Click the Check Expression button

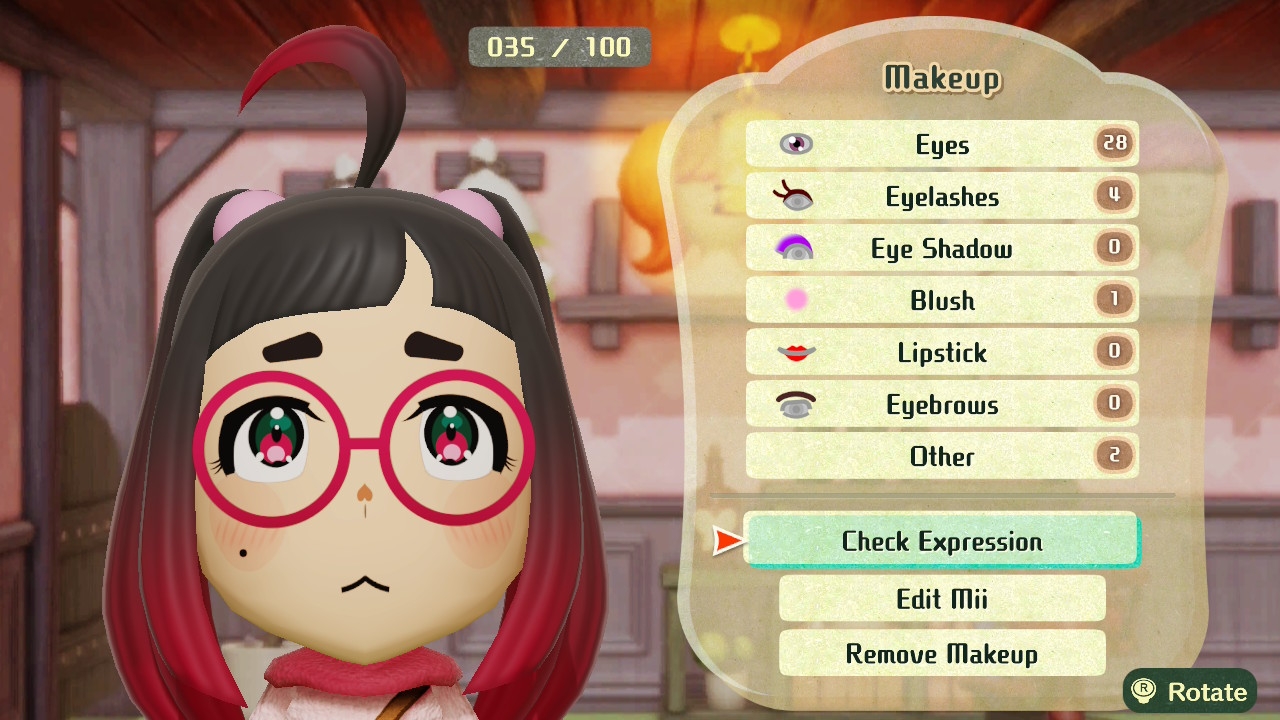tap(941, 541)
